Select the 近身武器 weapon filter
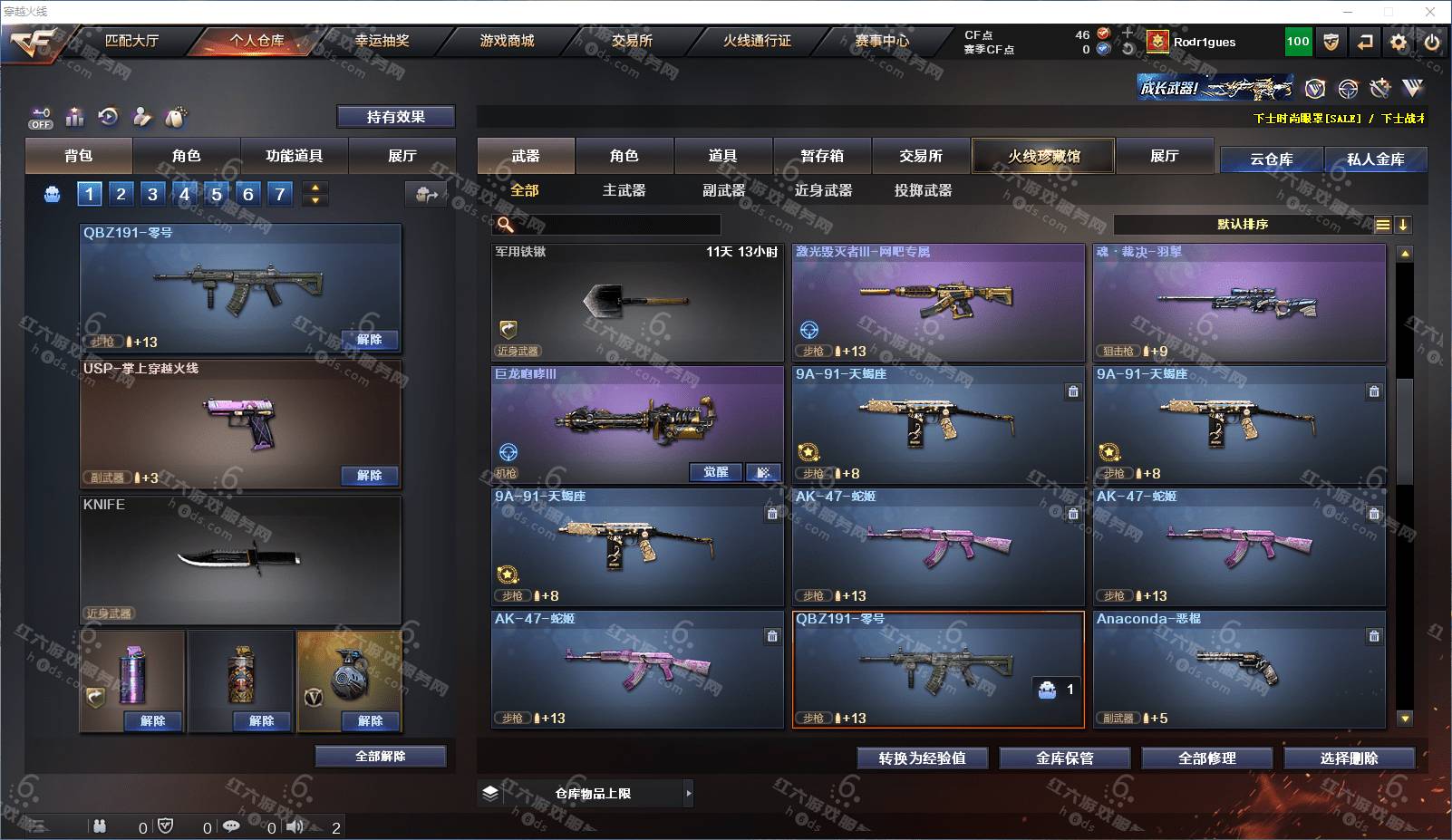Screen dimensions: 1452x840 [x=823, y=190]
